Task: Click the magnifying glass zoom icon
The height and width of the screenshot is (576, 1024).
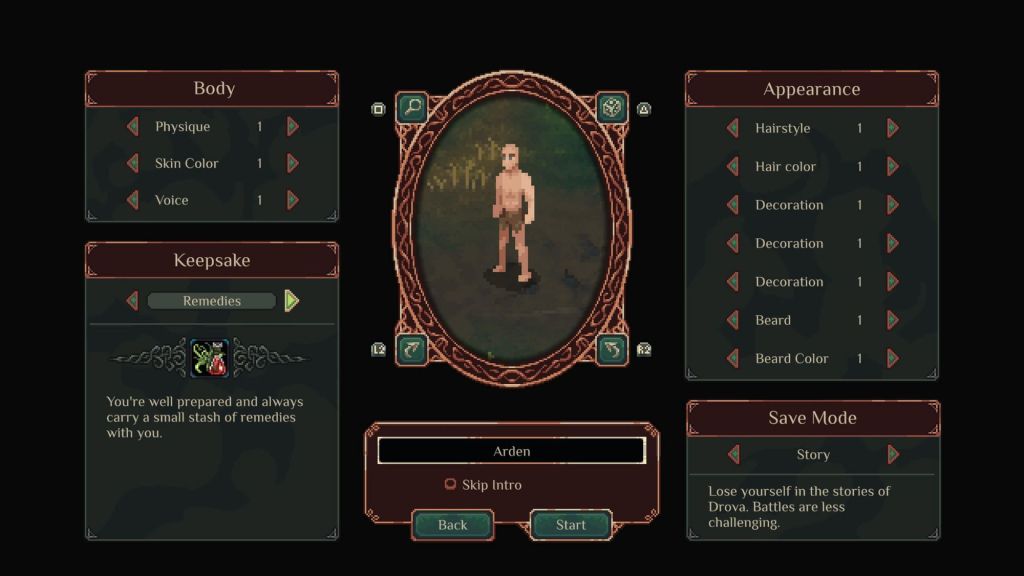Action: pyautogui.click(x=412, y=107)
